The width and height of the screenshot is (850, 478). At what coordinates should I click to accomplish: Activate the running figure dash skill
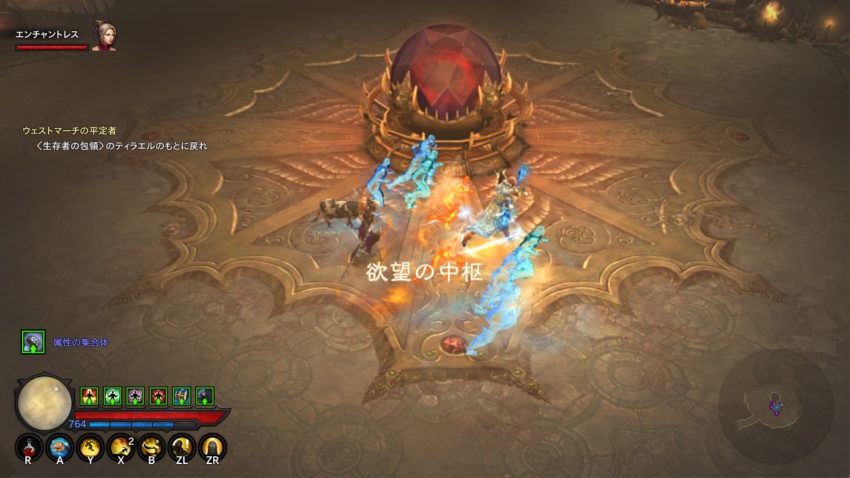pyautogui.click(x=89, y=448)
